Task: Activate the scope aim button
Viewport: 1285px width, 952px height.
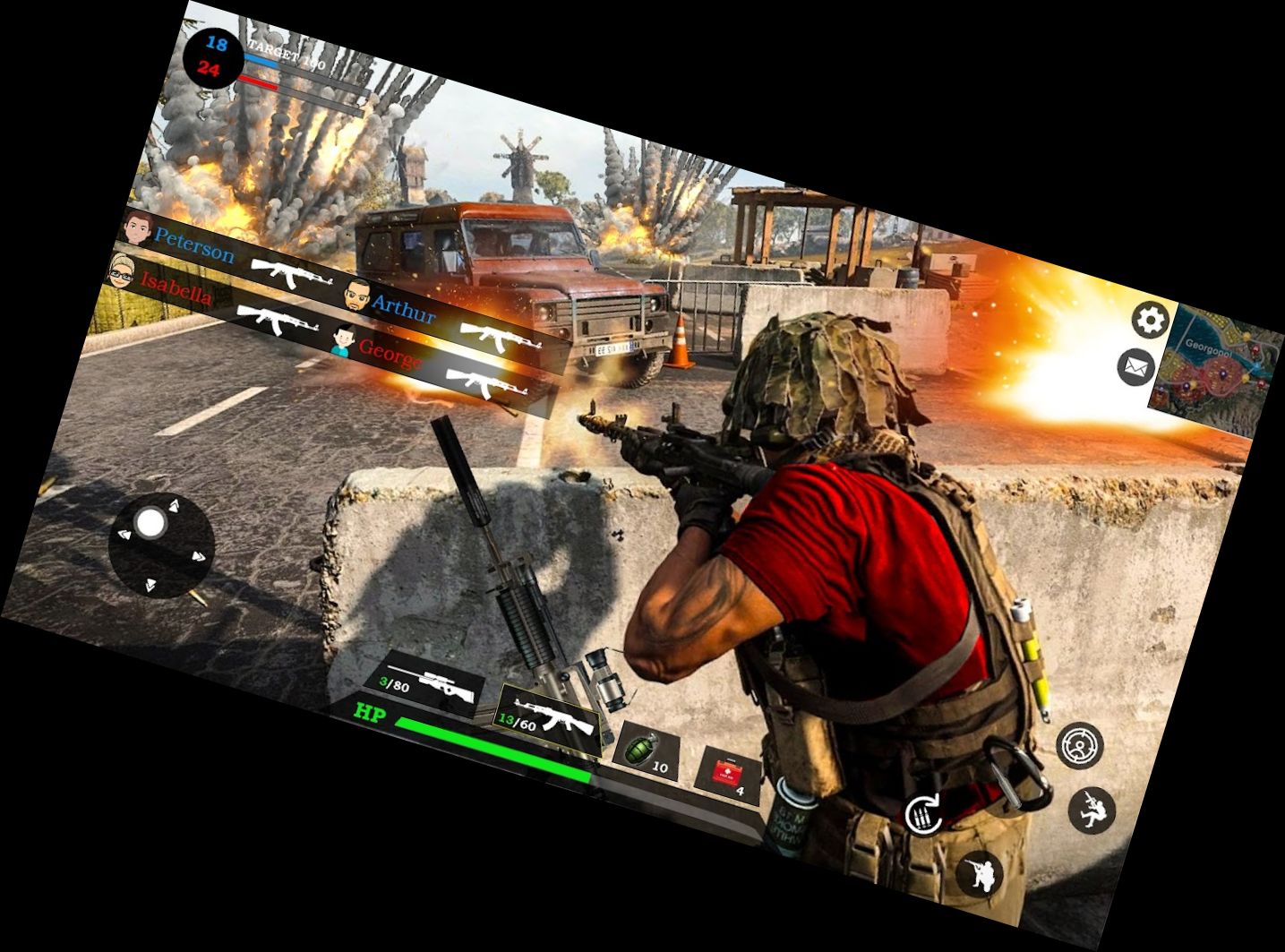Action: point(1079,744)
